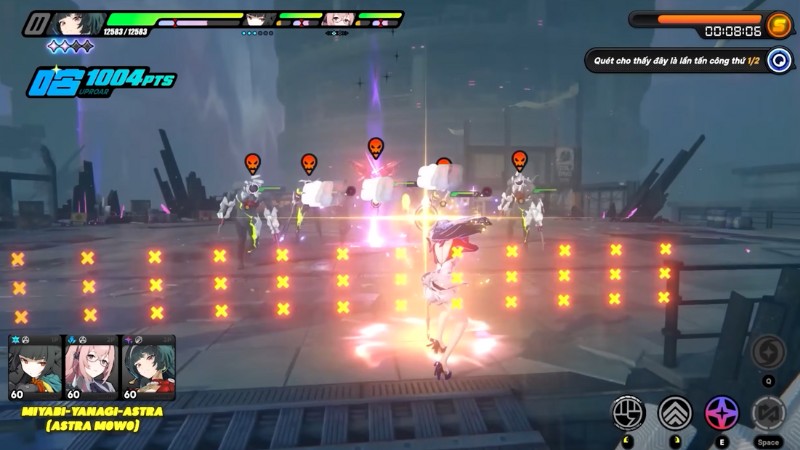The height and width of the screenshot is (450, 800).
Task: Trigger the fist basic attack button
Action: click(x=629, y=412)
